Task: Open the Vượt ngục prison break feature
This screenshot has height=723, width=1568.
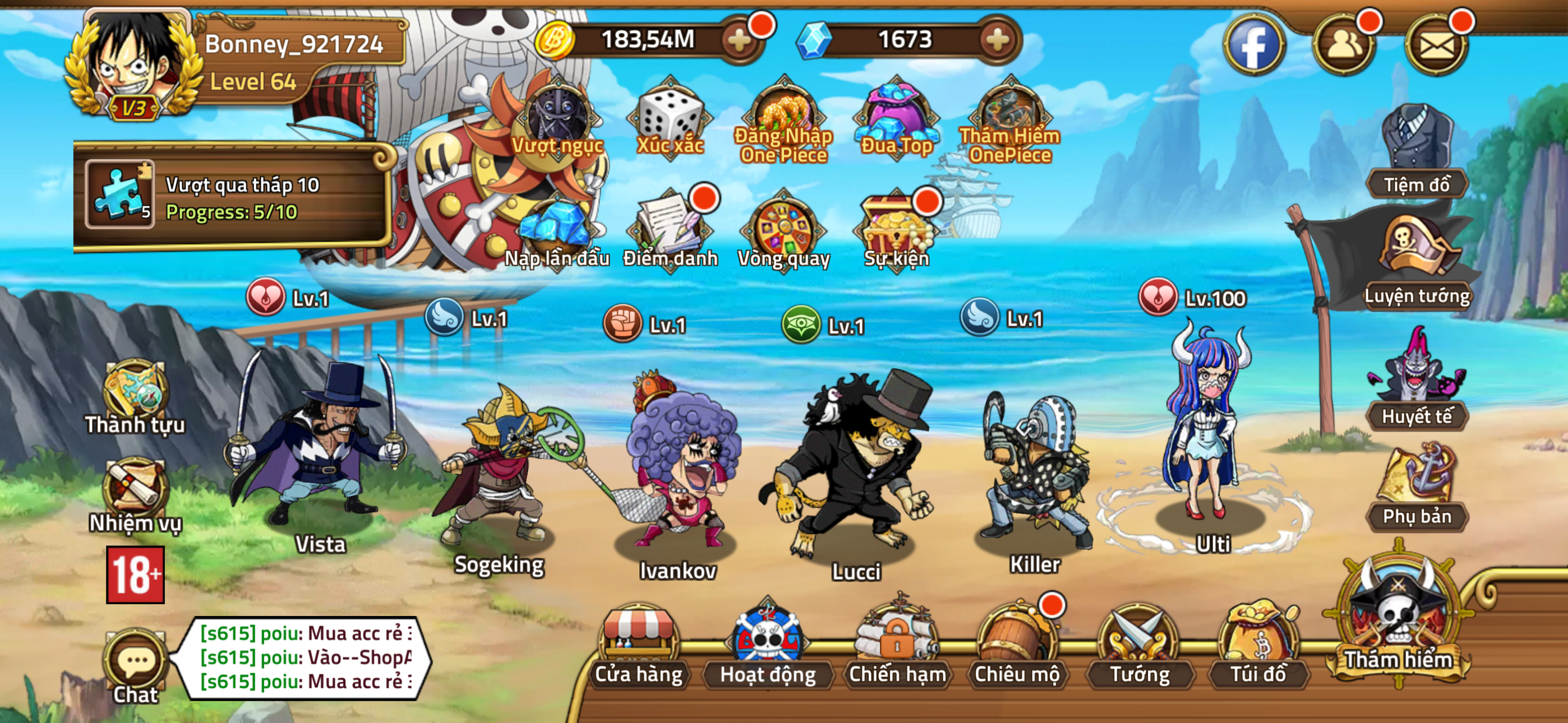Action: tap(556, 119)
